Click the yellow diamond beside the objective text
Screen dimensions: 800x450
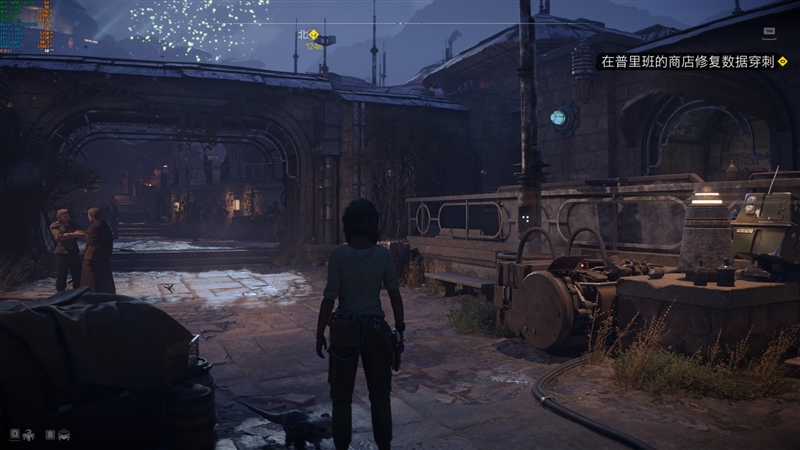point(783,61)
